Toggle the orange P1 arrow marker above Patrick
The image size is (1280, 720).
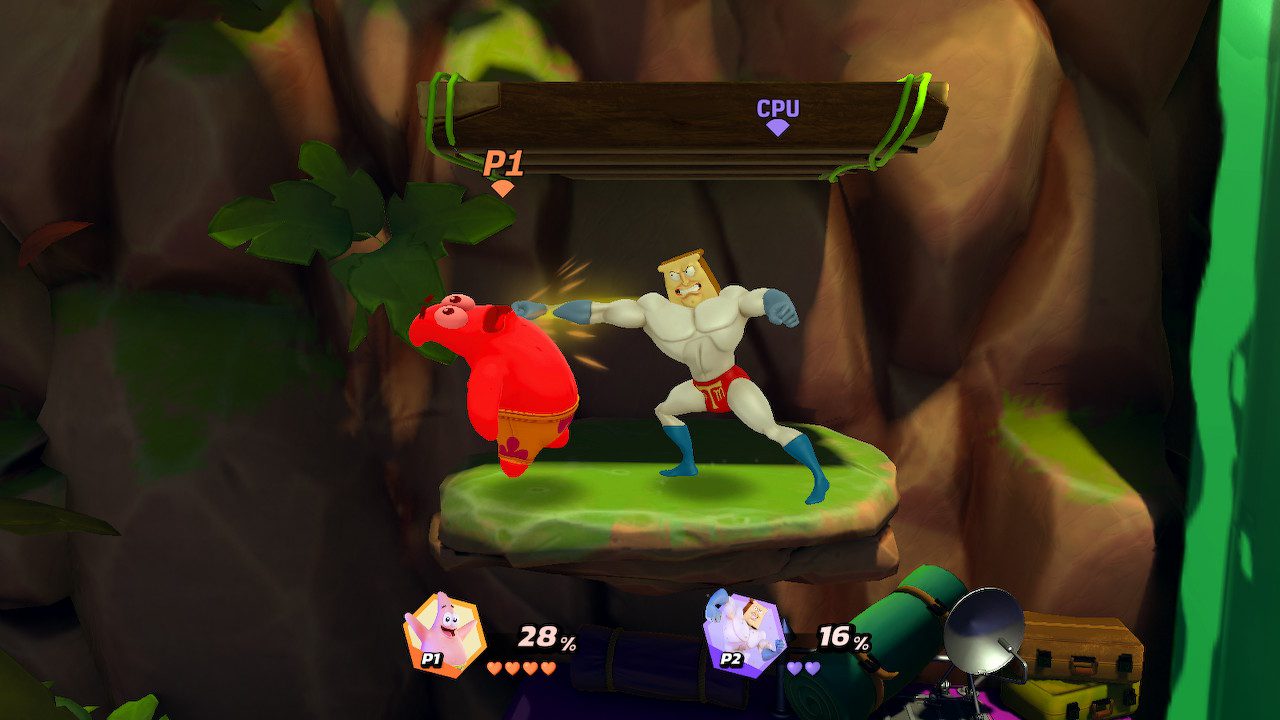click(x=501, y=186)
